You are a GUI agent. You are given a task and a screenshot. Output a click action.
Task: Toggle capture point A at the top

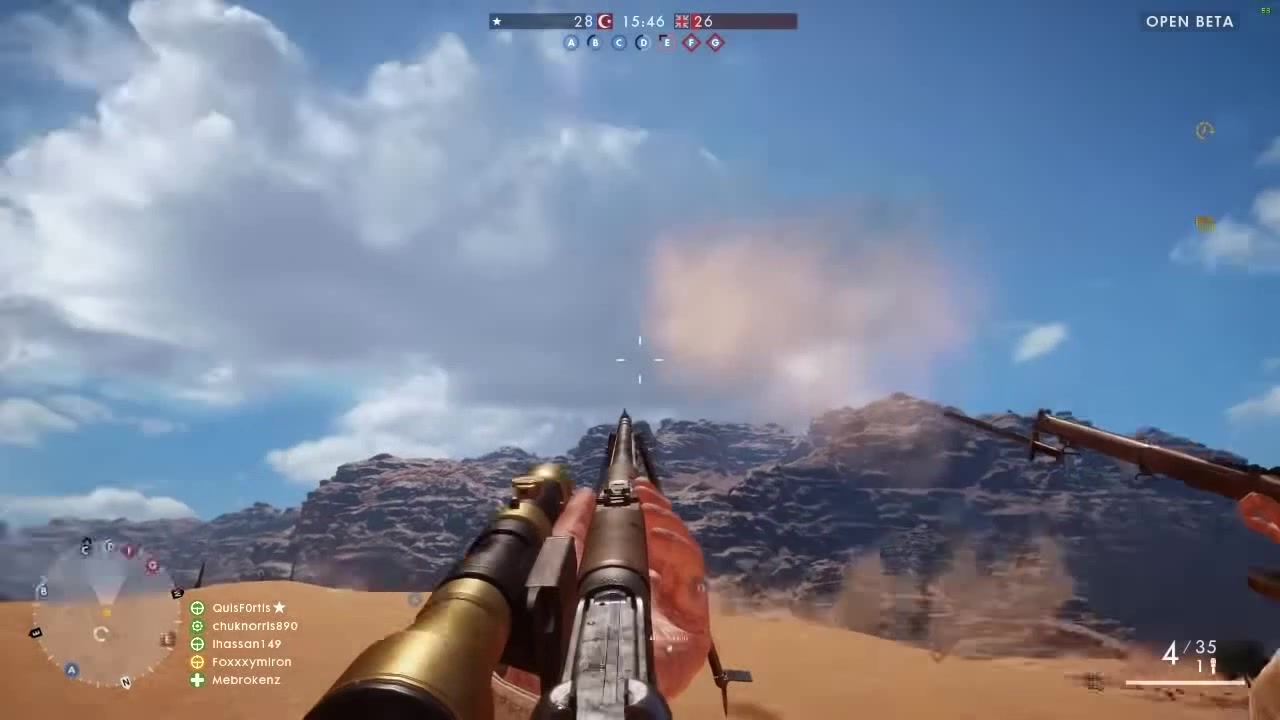coord(571,42)
